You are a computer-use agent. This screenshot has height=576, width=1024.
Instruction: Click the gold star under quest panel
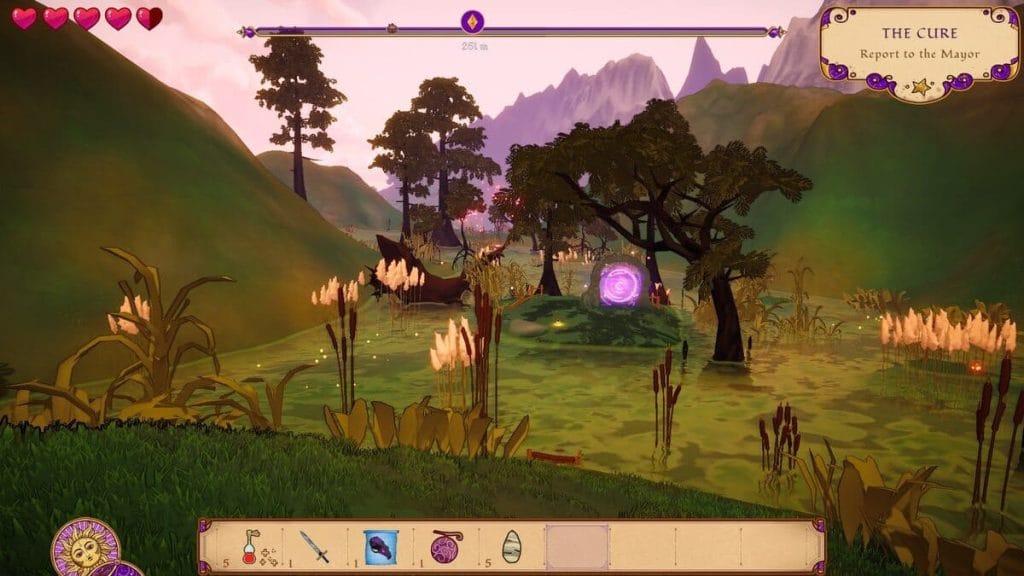[x=920, y=88]
